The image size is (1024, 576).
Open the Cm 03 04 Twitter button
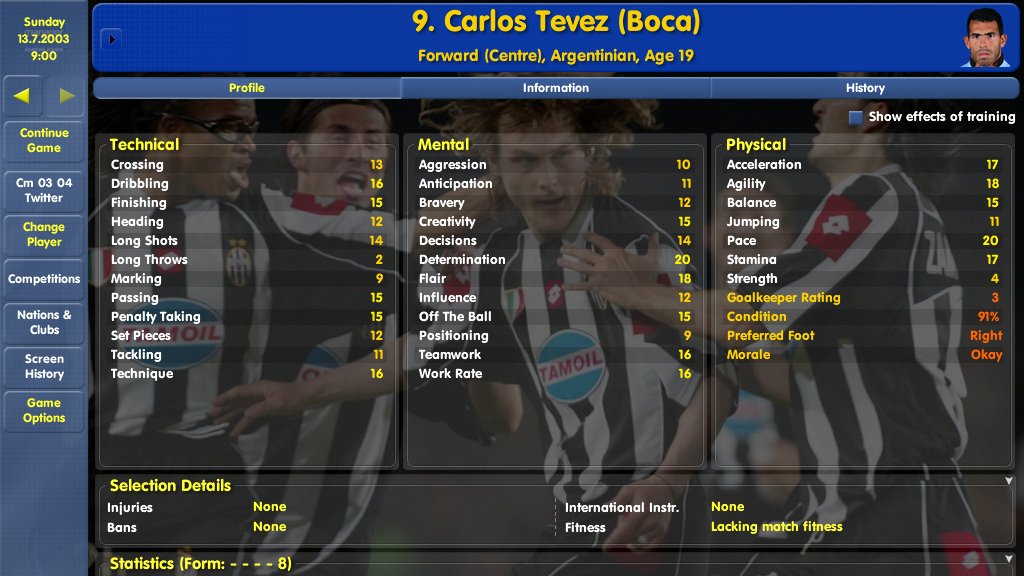click(x=44, y=190)
